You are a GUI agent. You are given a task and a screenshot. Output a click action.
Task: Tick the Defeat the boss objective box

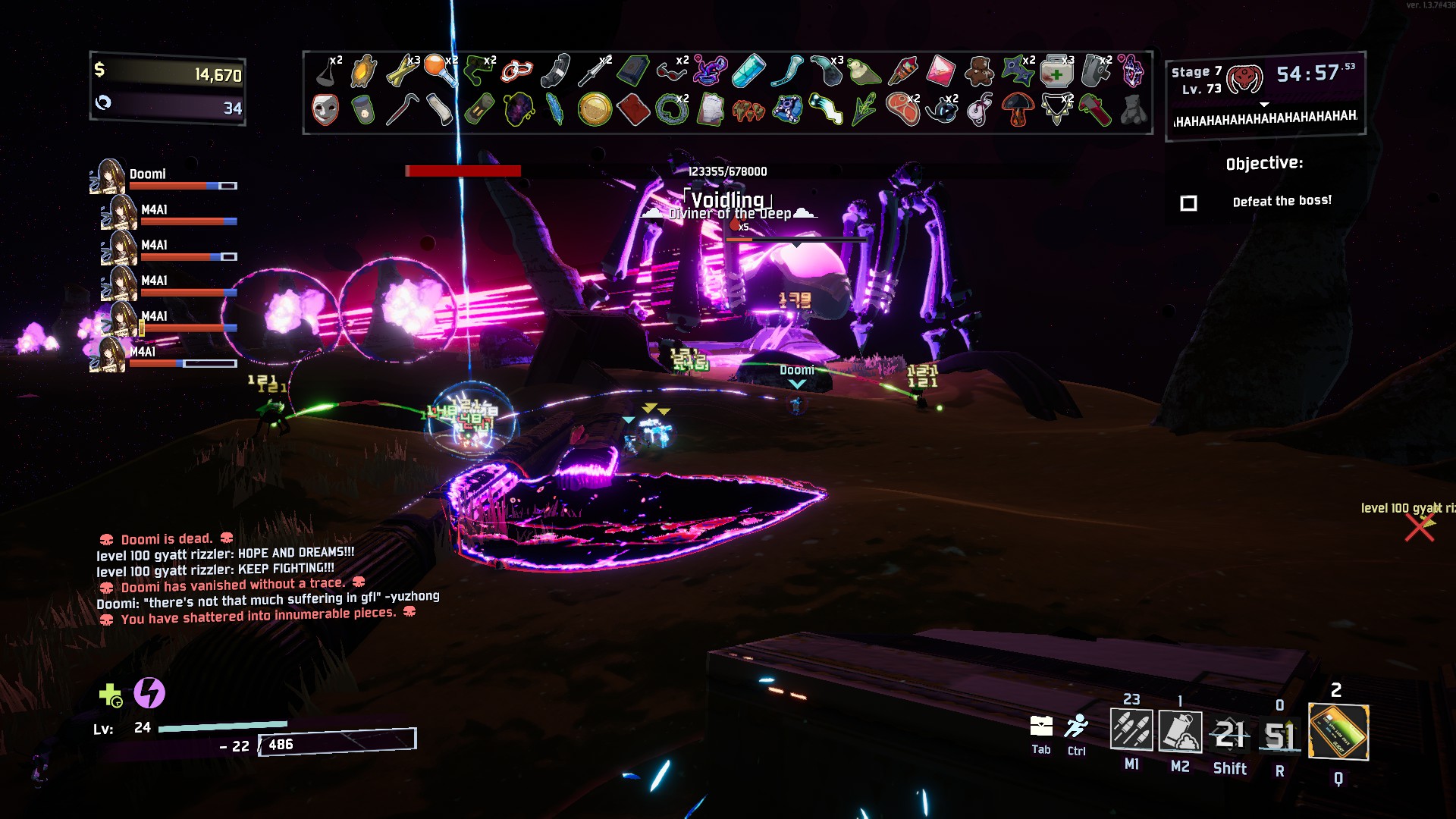click(x=1188, y=203)
